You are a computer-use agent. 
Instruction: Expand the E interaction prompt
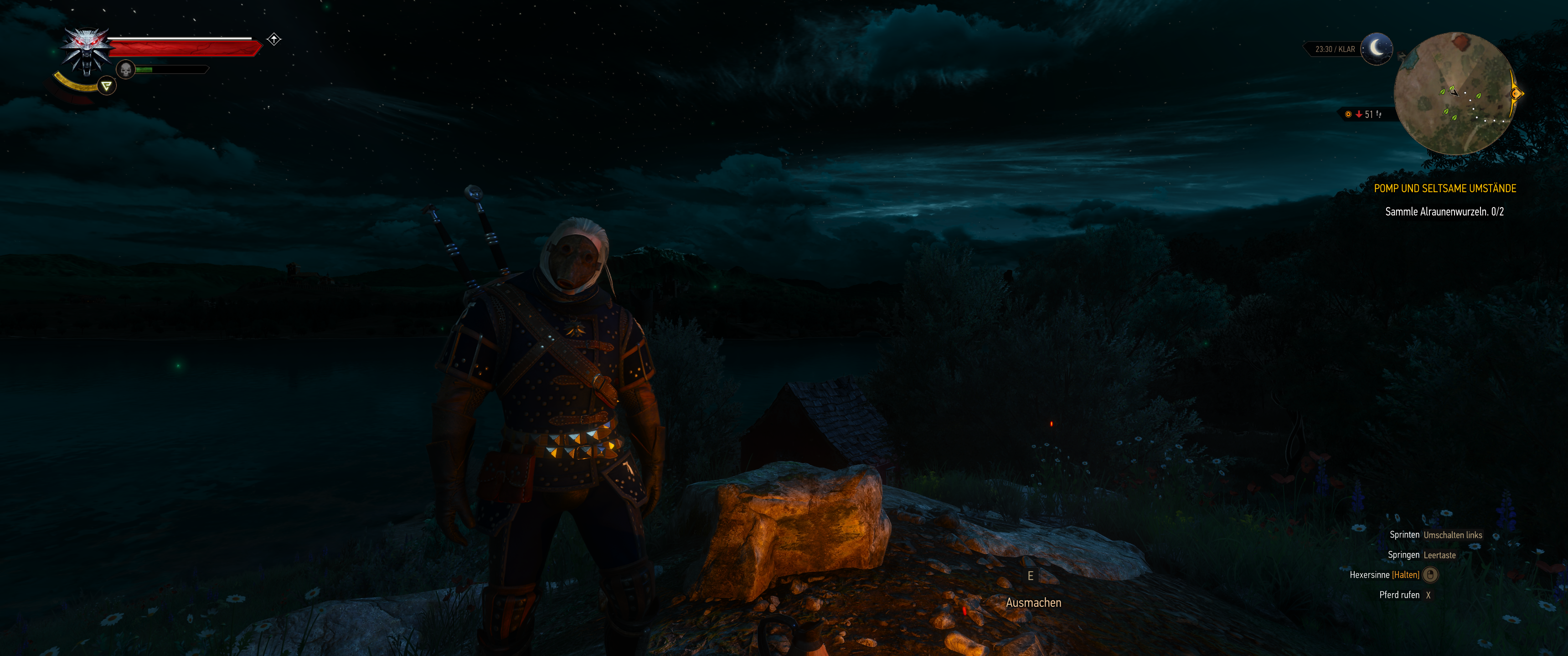1030,576
